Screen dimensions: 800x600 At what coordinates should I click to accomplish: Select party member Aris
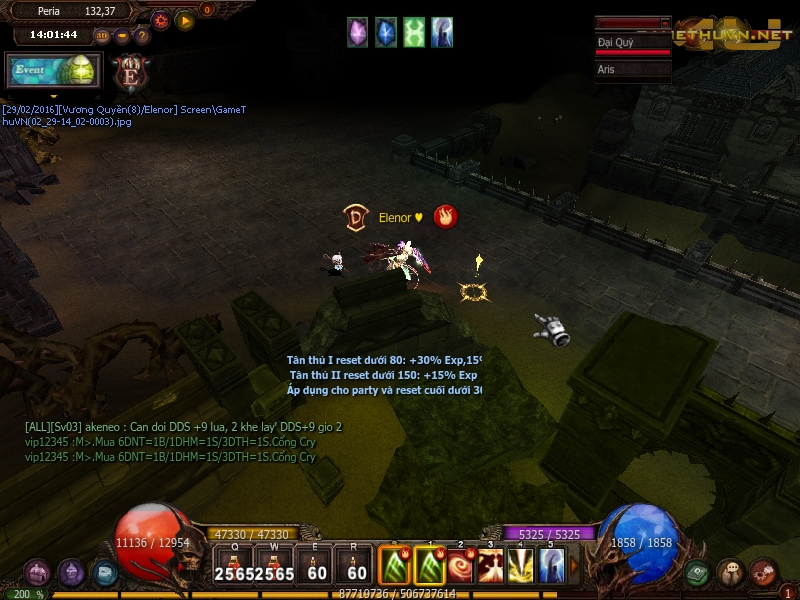coord(632,70)
